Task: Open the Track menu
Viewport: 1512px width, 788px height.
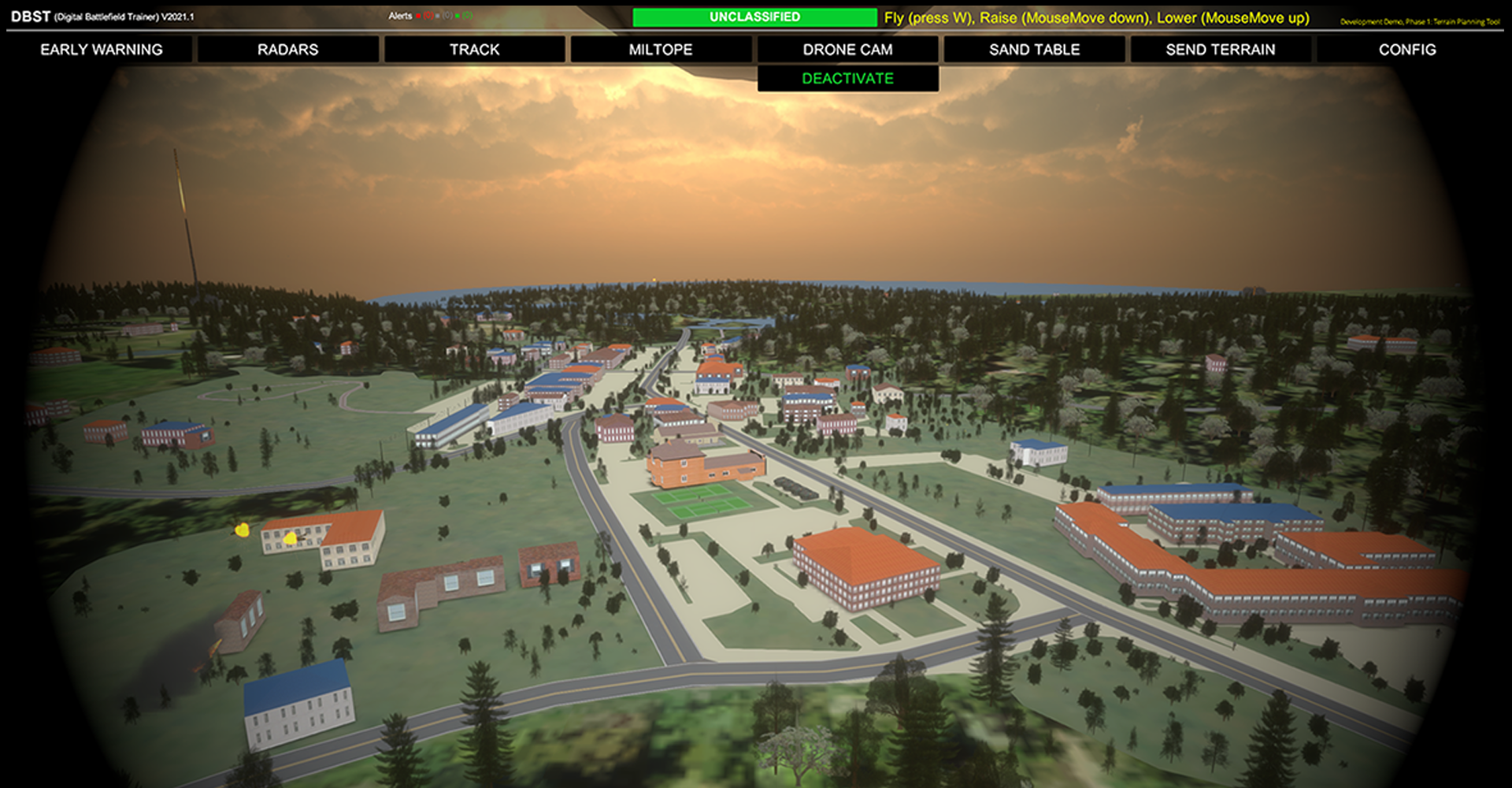Action: [x=474, y=50]
